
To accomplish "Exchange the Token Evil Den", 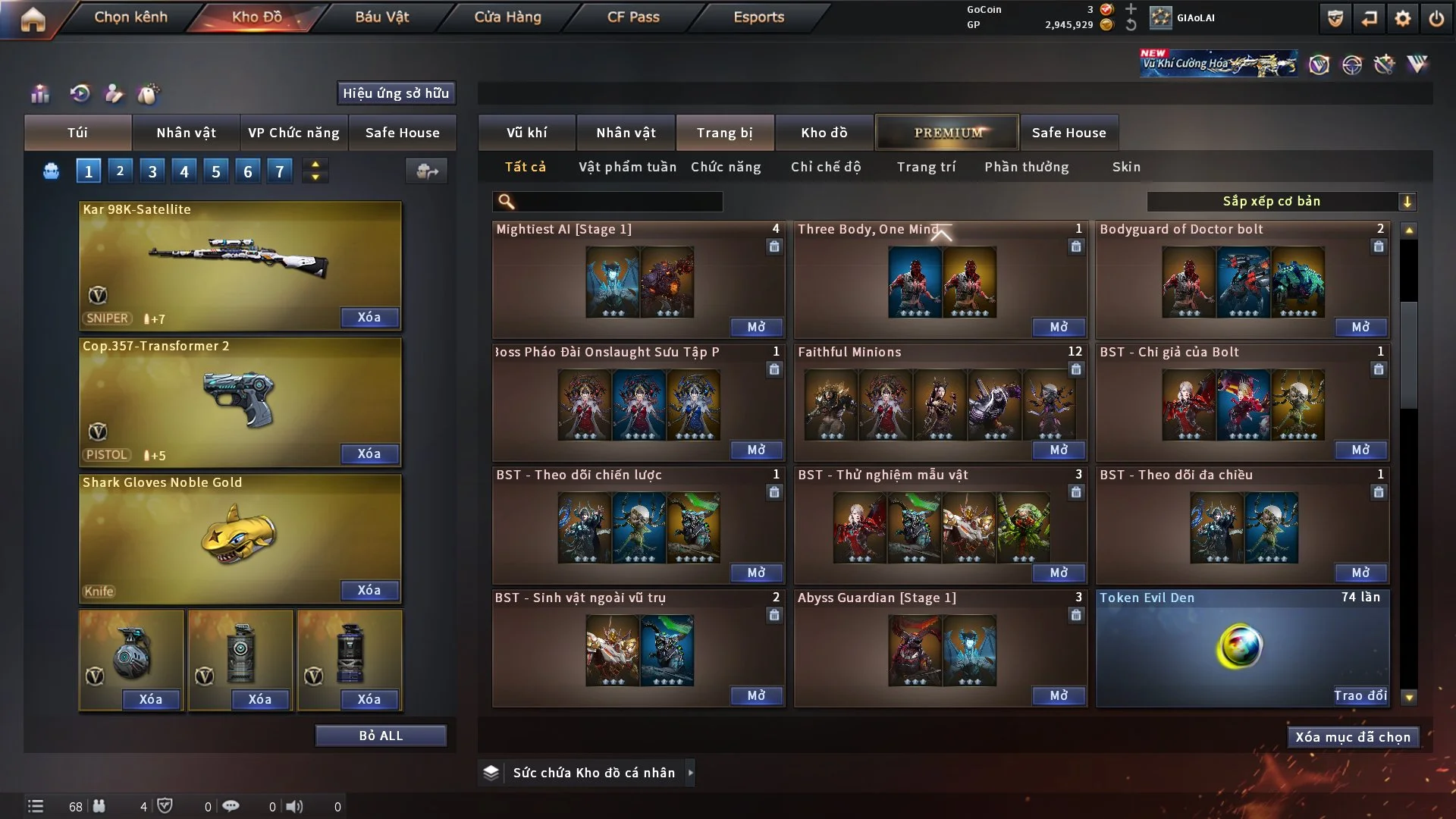I will pos(1360,695).
